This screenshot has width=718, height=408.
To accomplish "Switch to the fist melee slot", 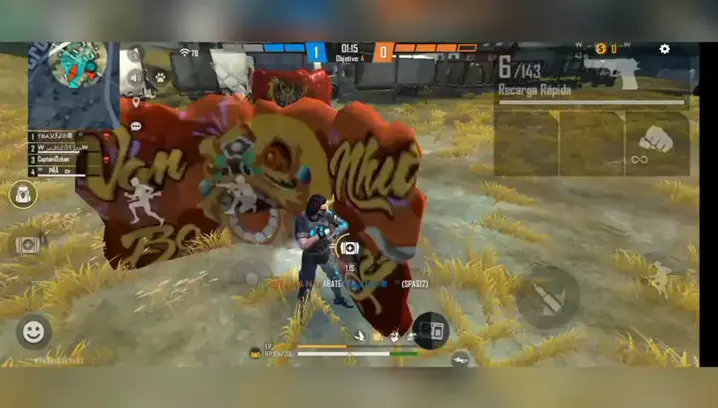I will click(656, 140).
